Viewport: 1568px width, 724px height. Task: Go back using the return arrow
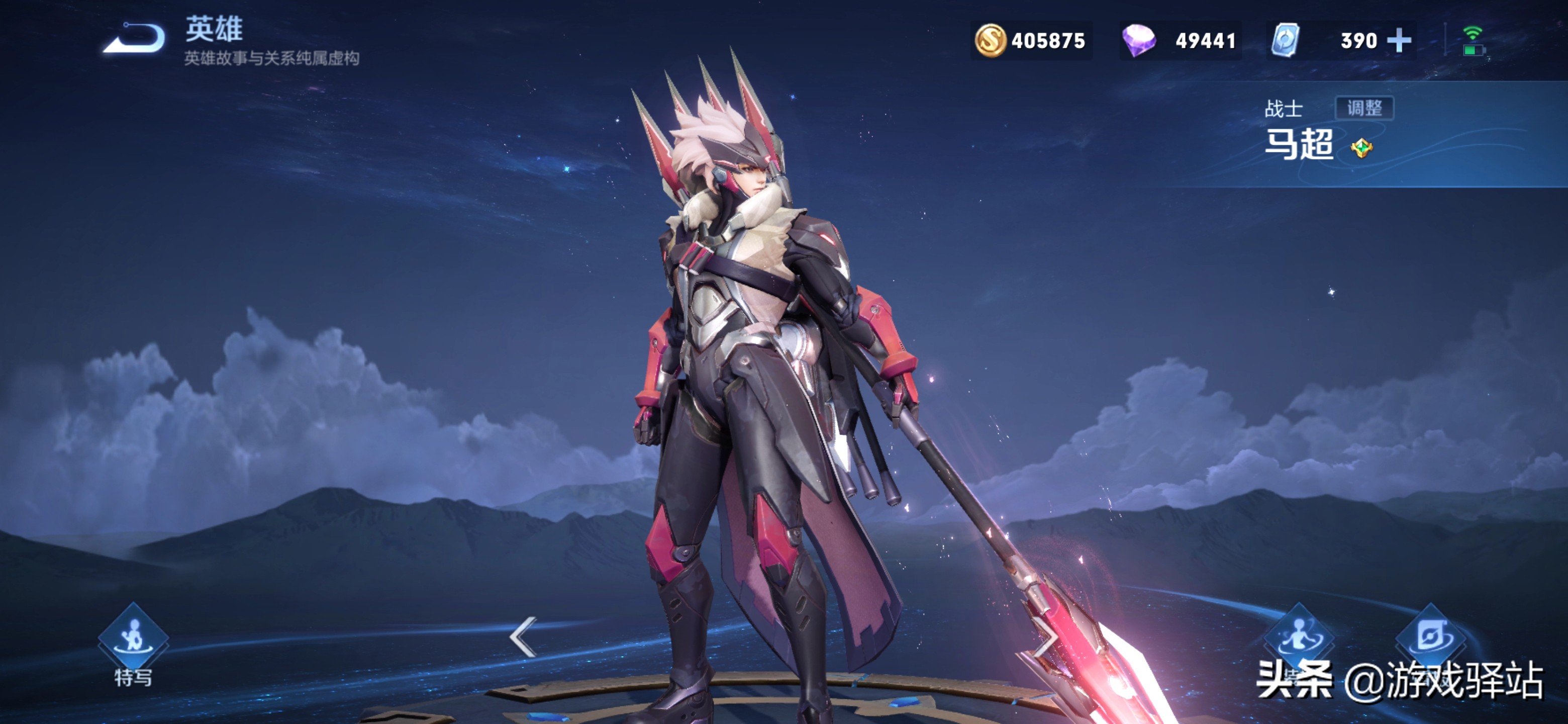click(x=134, y=39)
